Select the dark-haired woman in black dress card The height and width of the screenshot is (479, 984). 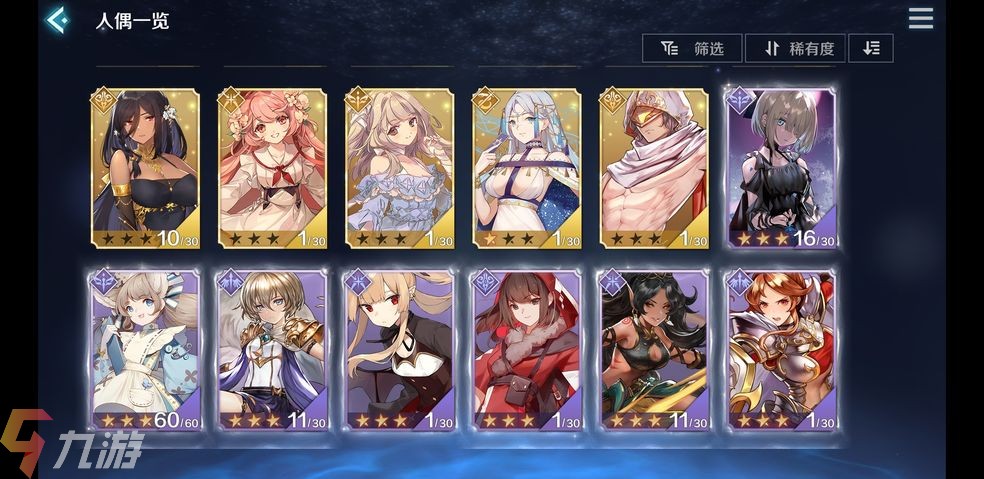[x=146, y=168]
